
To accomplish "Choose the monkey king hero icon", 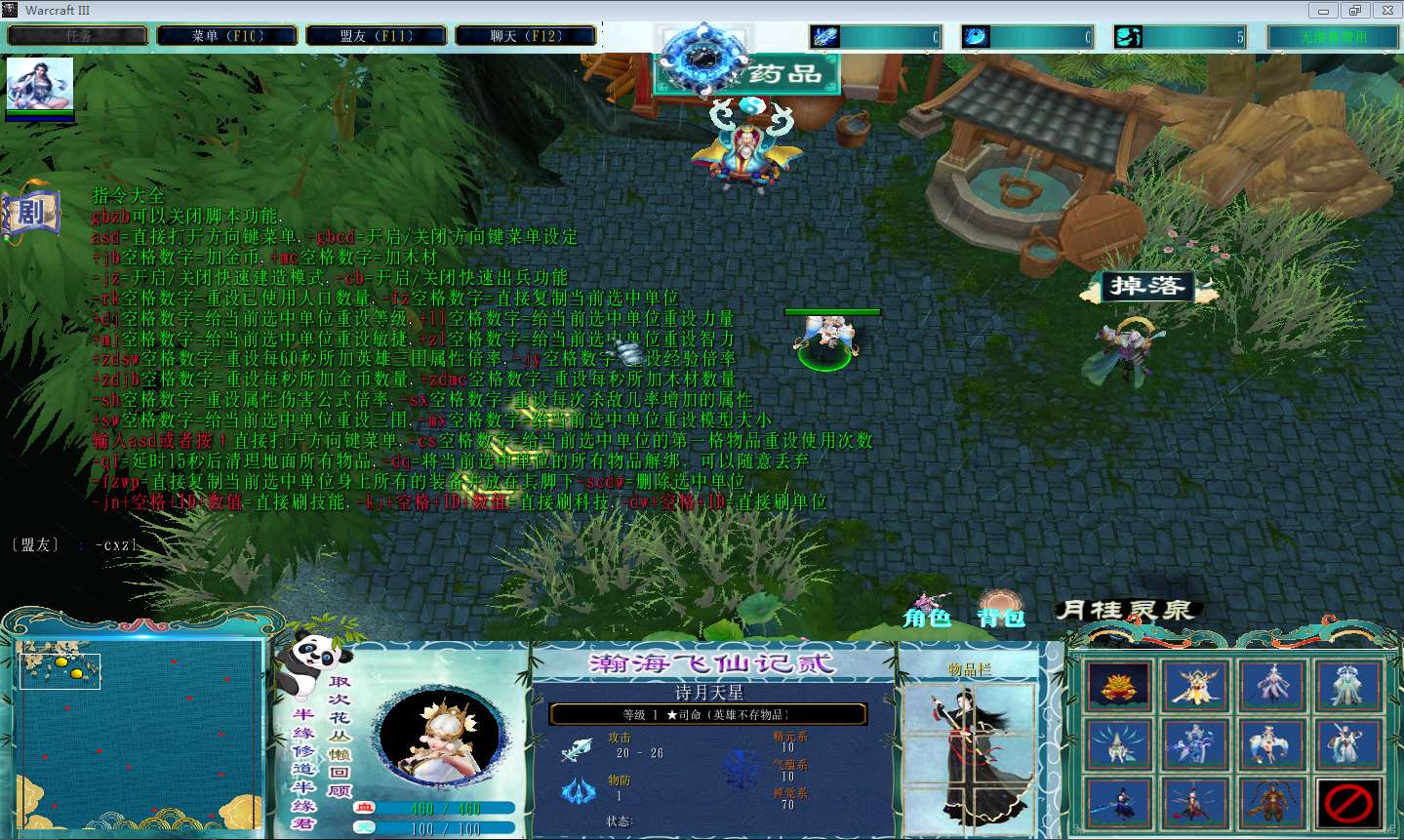I will tap(1272, 803).
